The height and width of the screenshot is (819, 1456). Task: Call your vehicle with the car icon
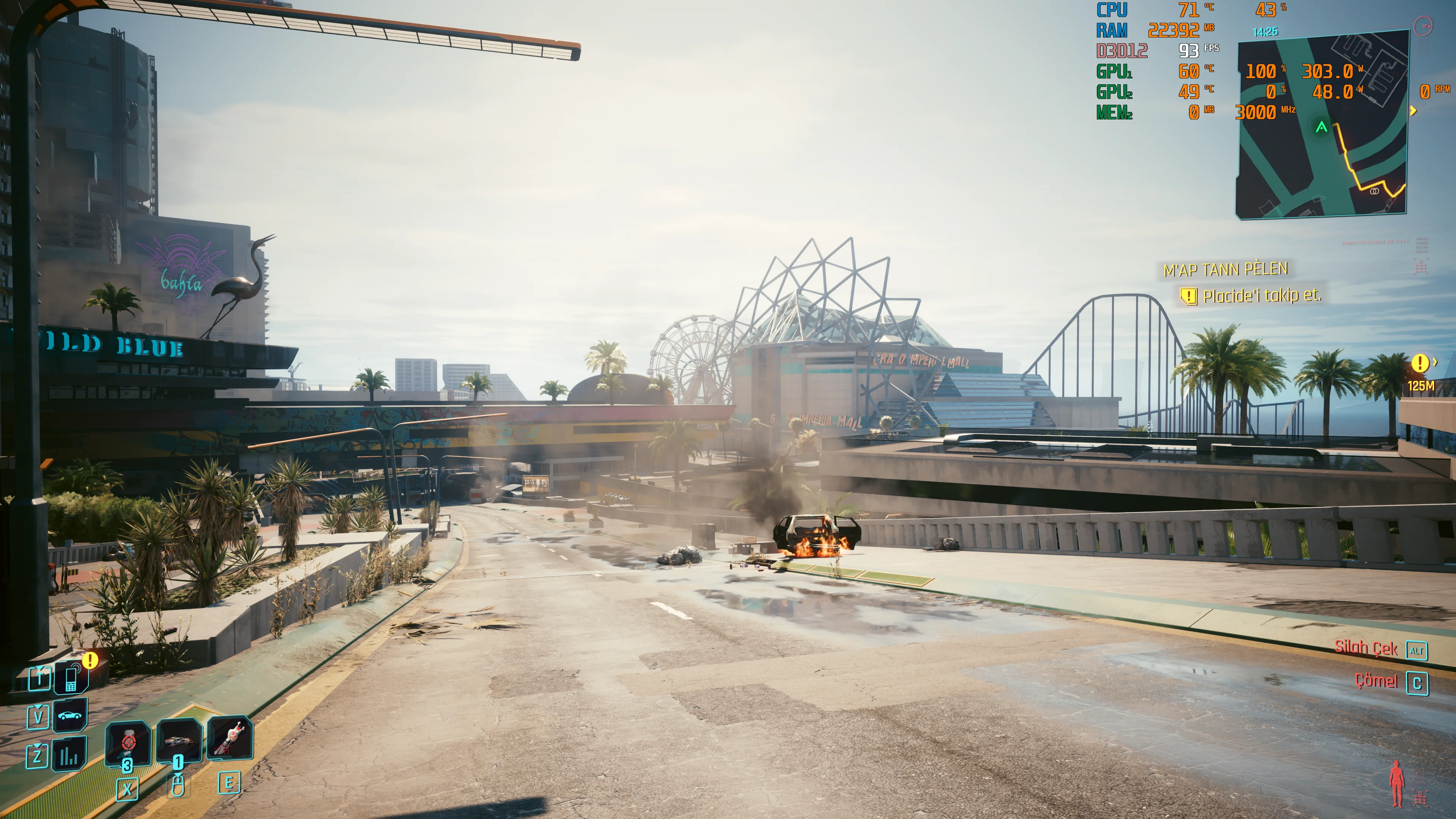70,716
